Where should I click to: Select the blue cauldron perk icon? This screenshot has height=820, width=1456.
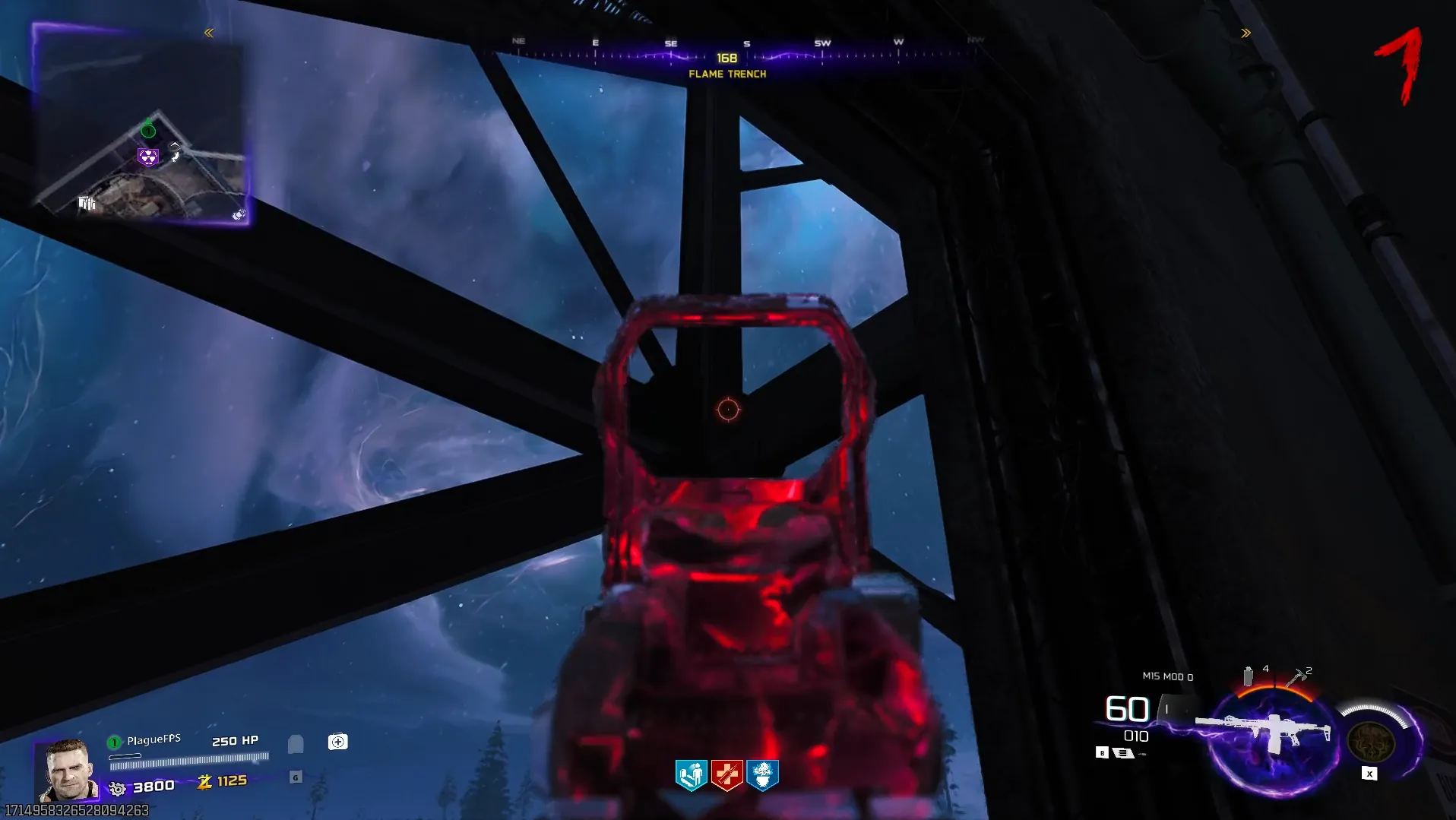click(763, 775)
